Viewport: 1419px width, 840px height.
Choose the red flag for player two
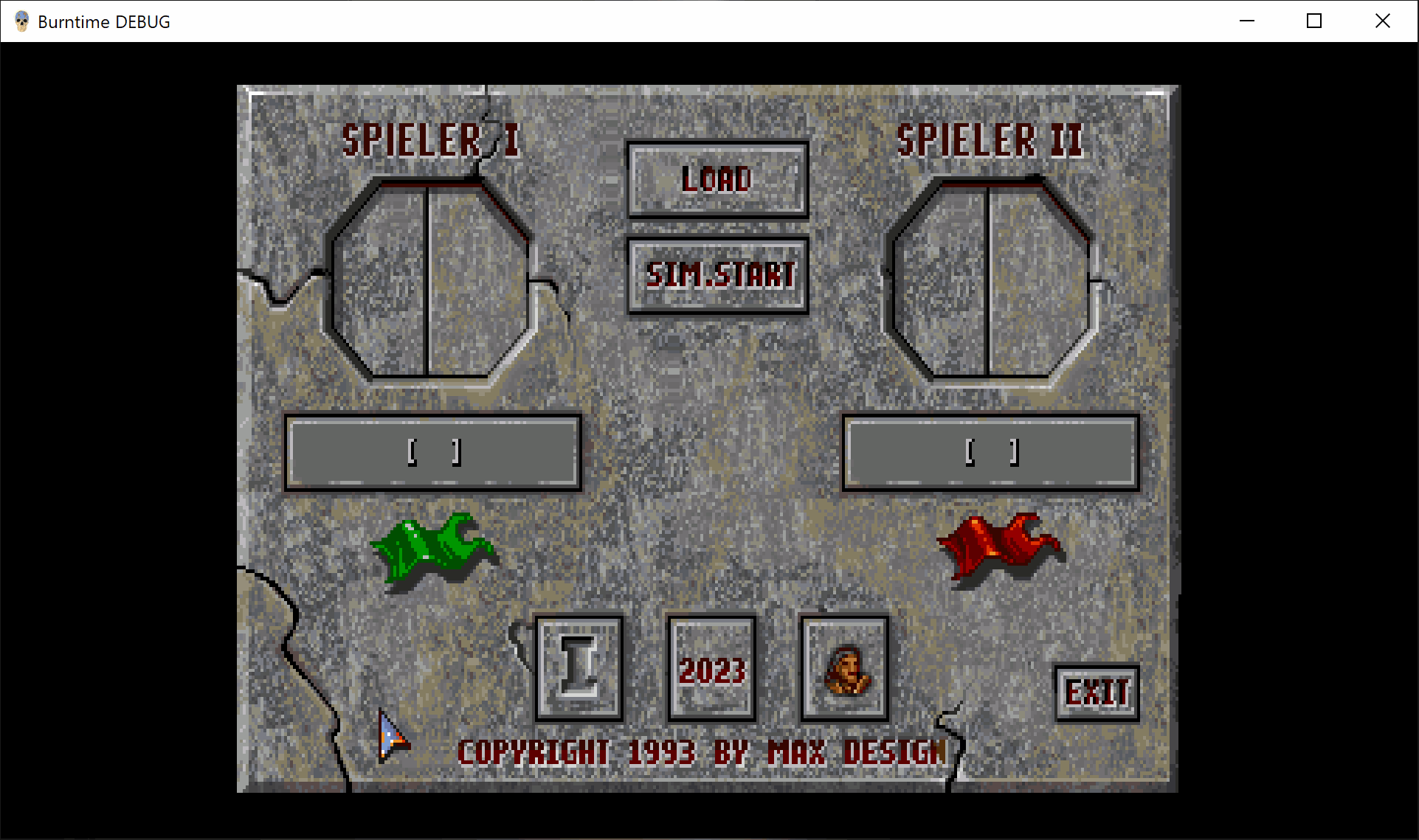pyautogui.click(x=999, y=546)
